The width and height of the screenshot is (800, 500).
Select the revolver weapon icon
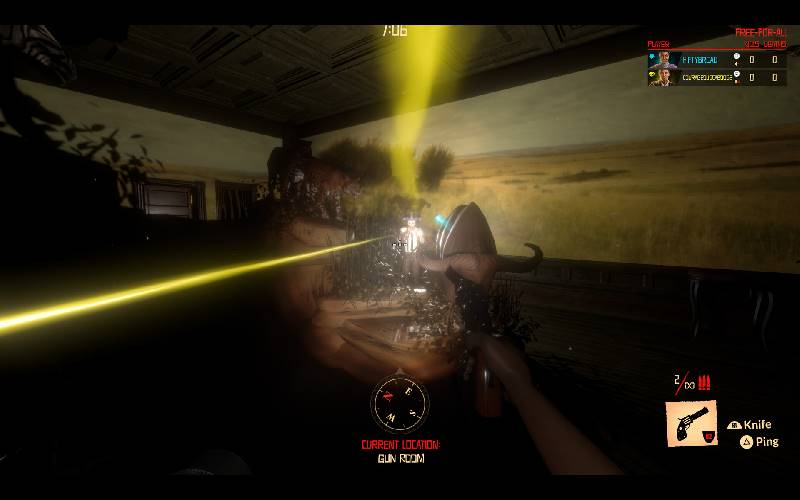click(690, 423)
